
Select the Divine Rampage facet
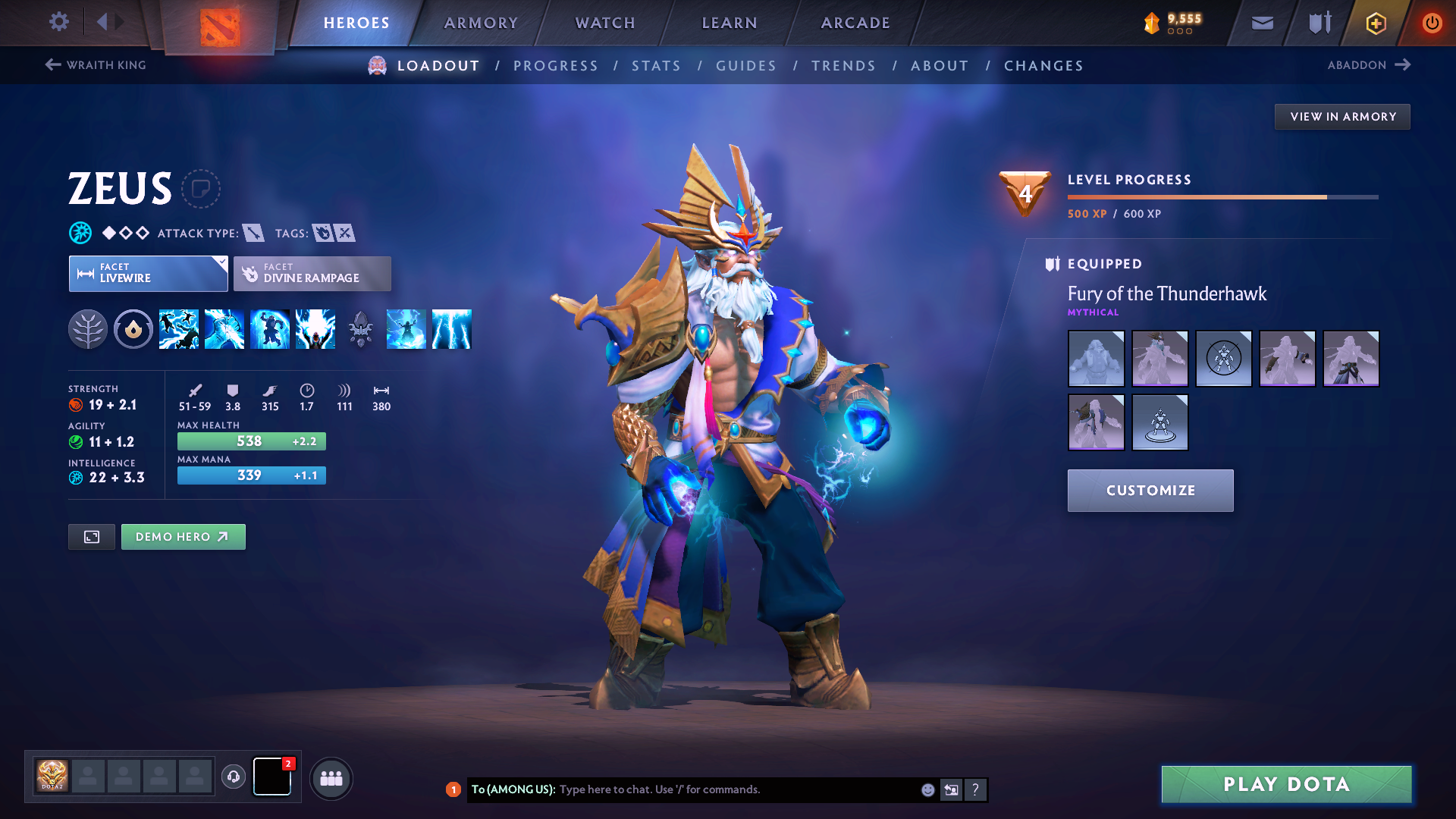click(x=312, y=273)
